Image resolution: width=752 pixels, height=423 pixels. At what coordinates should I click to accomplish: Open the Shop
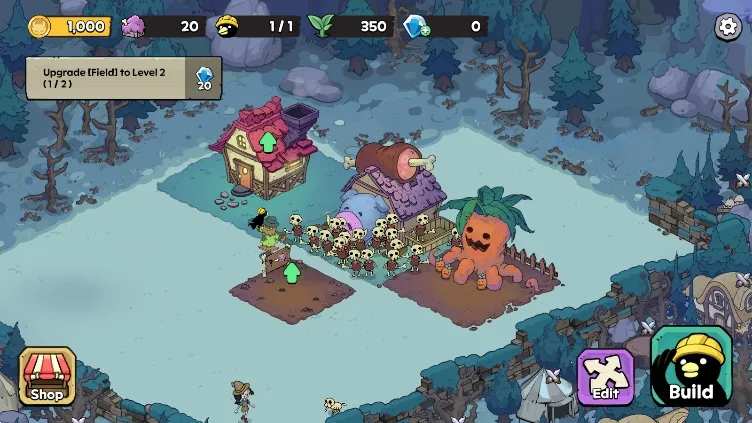(46, 376)
